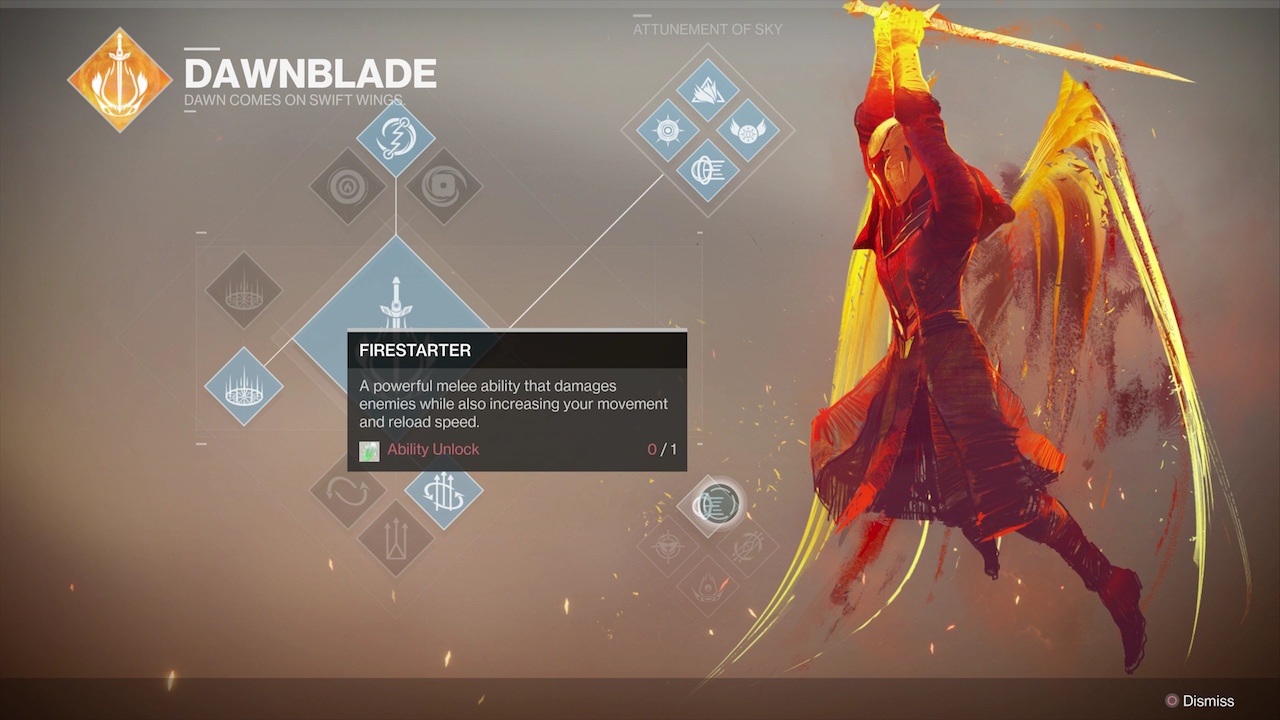Choose the locked flame perk at cluster bottom
This screenshot has width=1280, height=720.
[x=708, y=585]
